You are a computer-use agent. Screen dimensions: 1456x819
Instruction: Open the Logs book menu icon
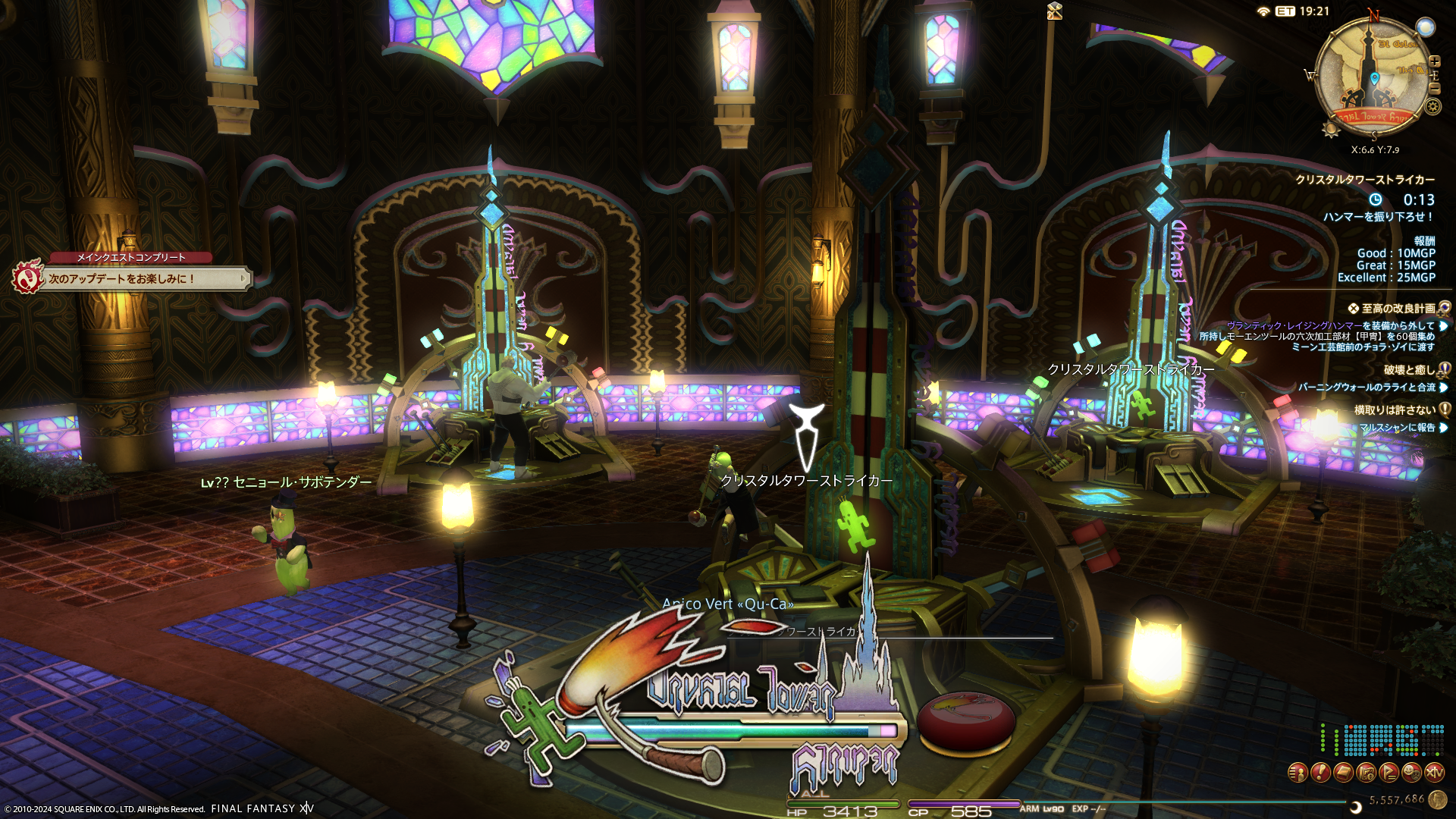1343,773
